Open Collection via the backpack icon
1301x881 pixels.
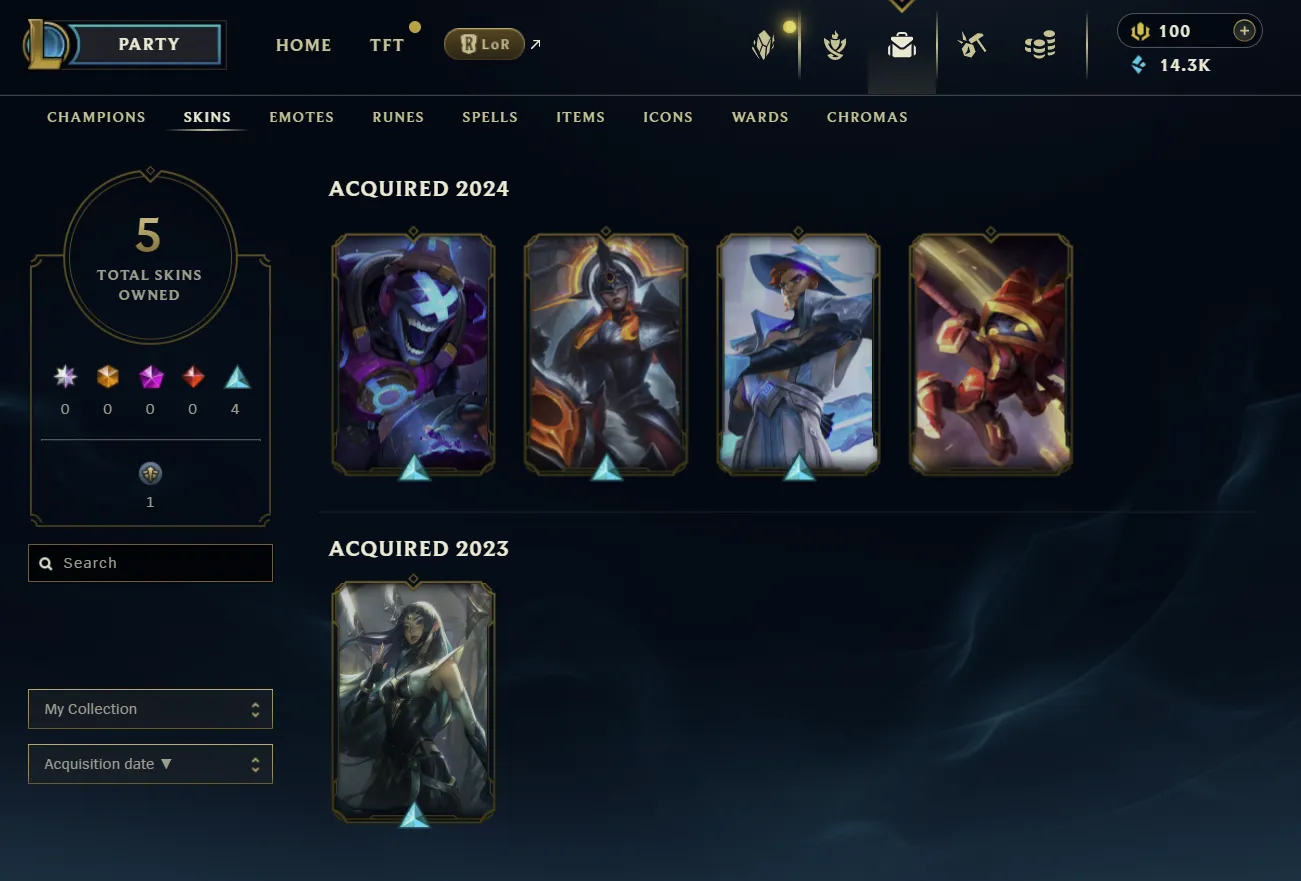pos(901,45)
